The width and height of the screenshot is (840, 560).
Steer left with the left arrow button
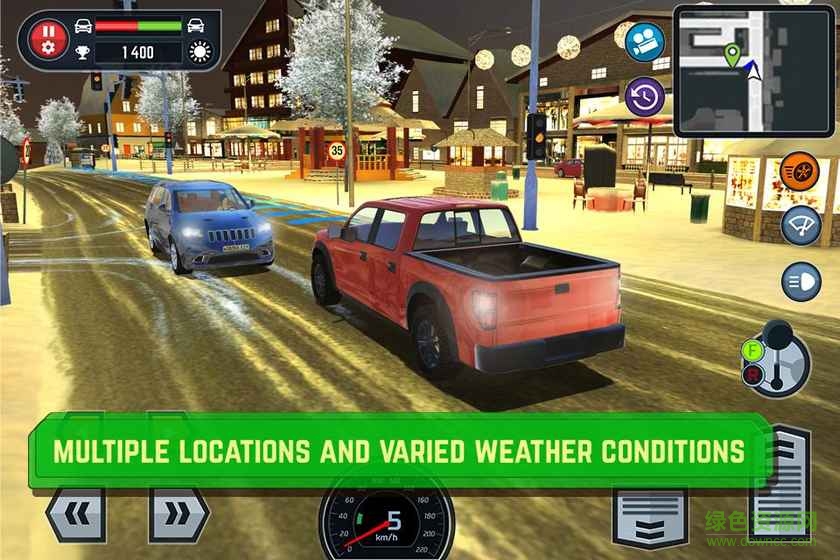76,514
